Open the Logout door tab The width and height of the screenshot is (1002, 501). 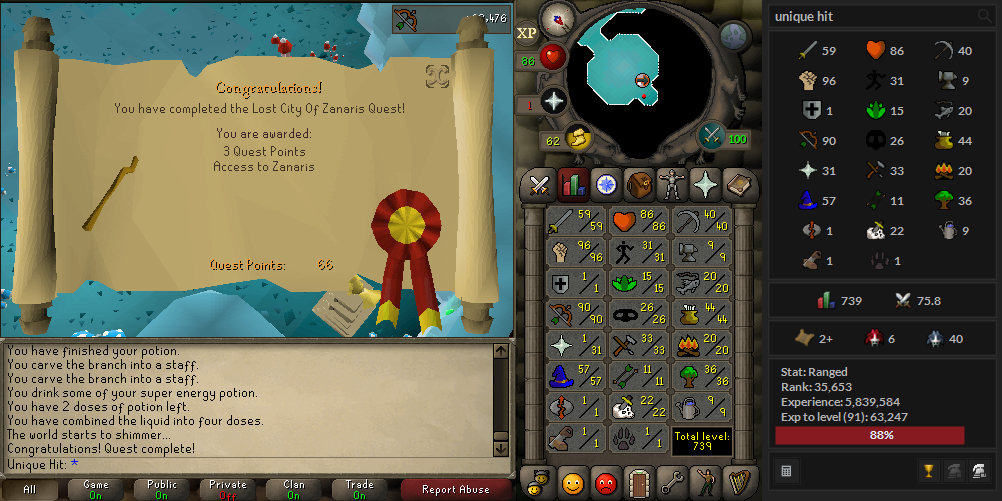point(639,482)
